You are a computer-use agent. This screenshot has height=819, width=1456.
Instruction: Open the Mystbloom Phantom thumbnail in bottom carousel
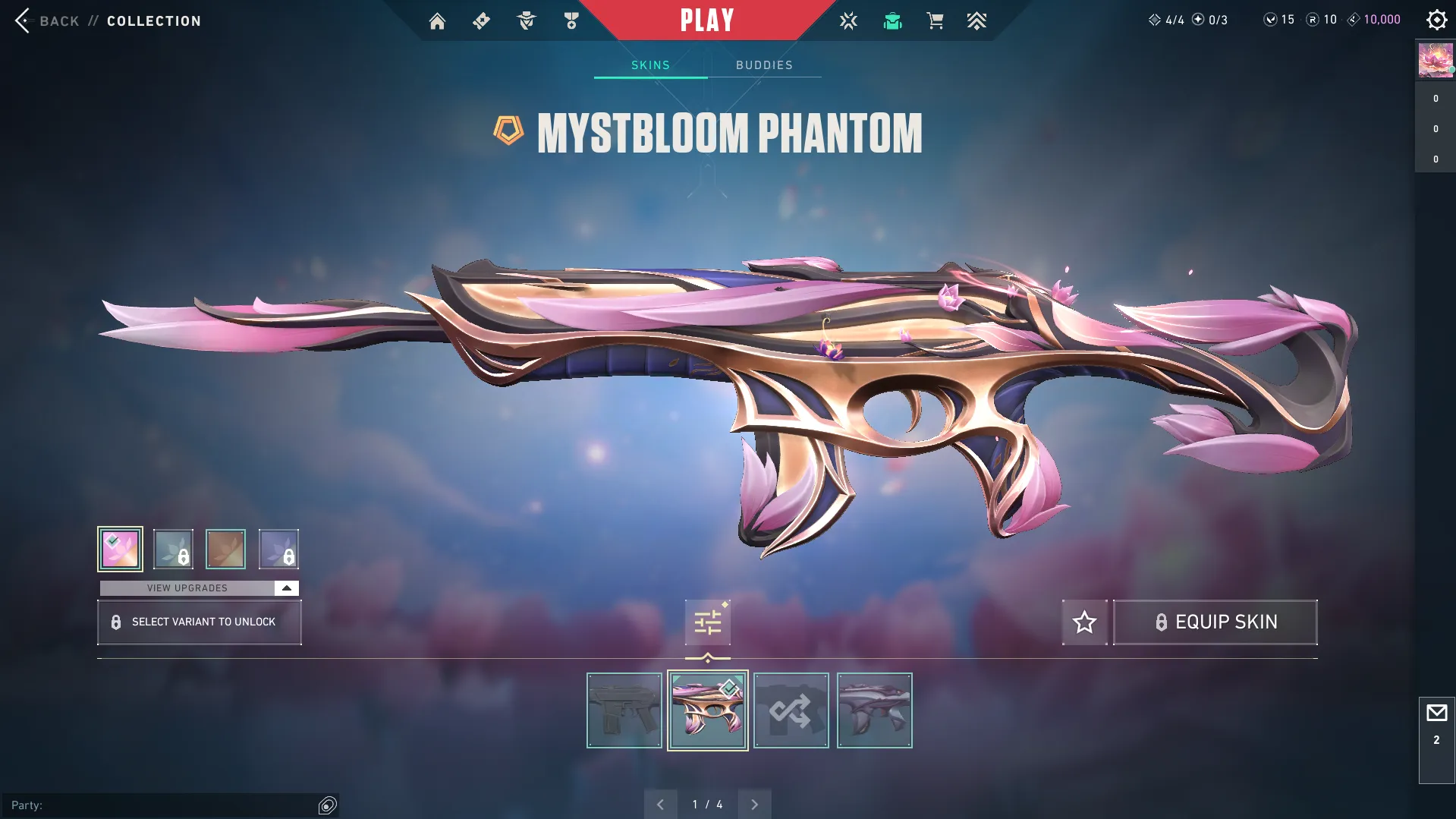[706, 710]
